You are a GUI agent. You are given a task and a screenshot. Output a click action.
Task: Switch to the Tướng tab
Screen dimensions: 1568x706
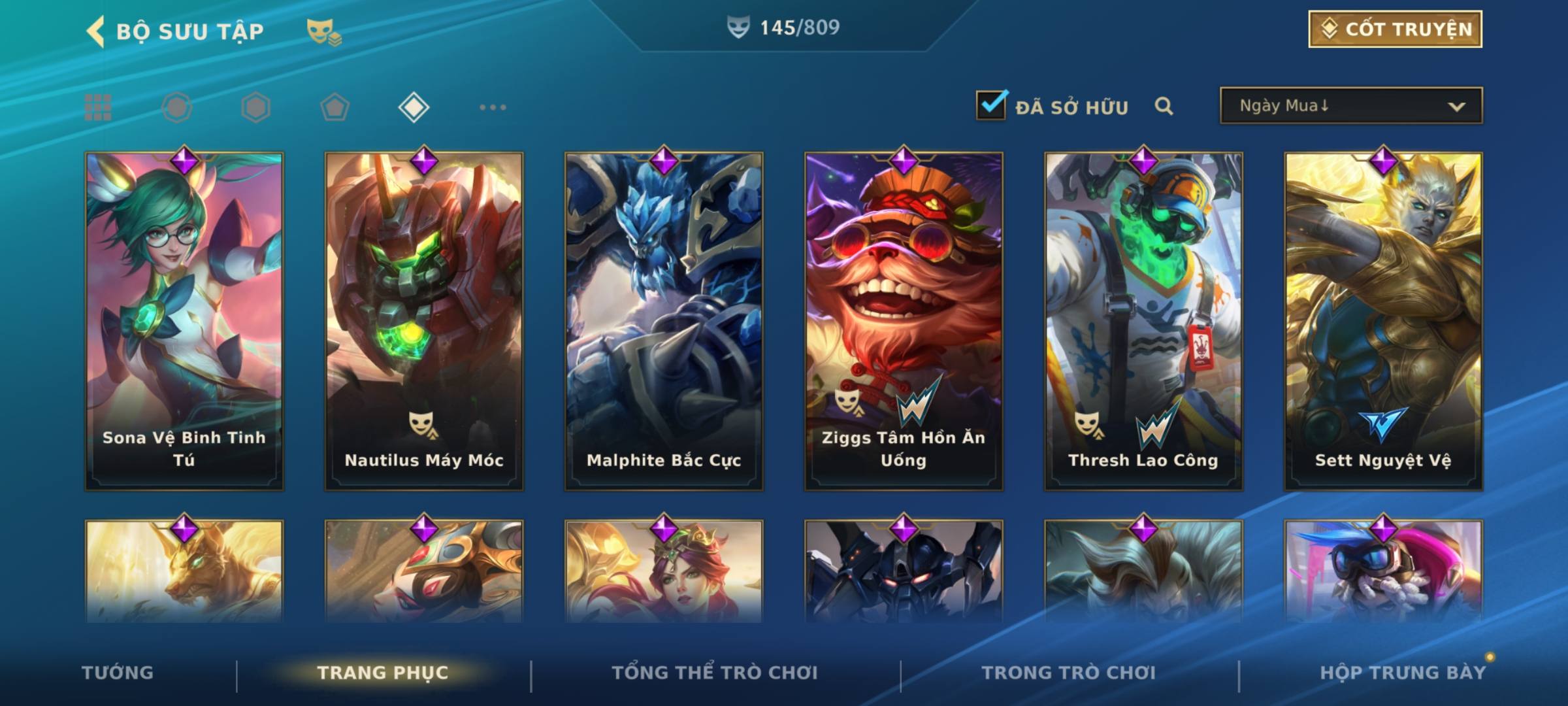tap(118, 673)
